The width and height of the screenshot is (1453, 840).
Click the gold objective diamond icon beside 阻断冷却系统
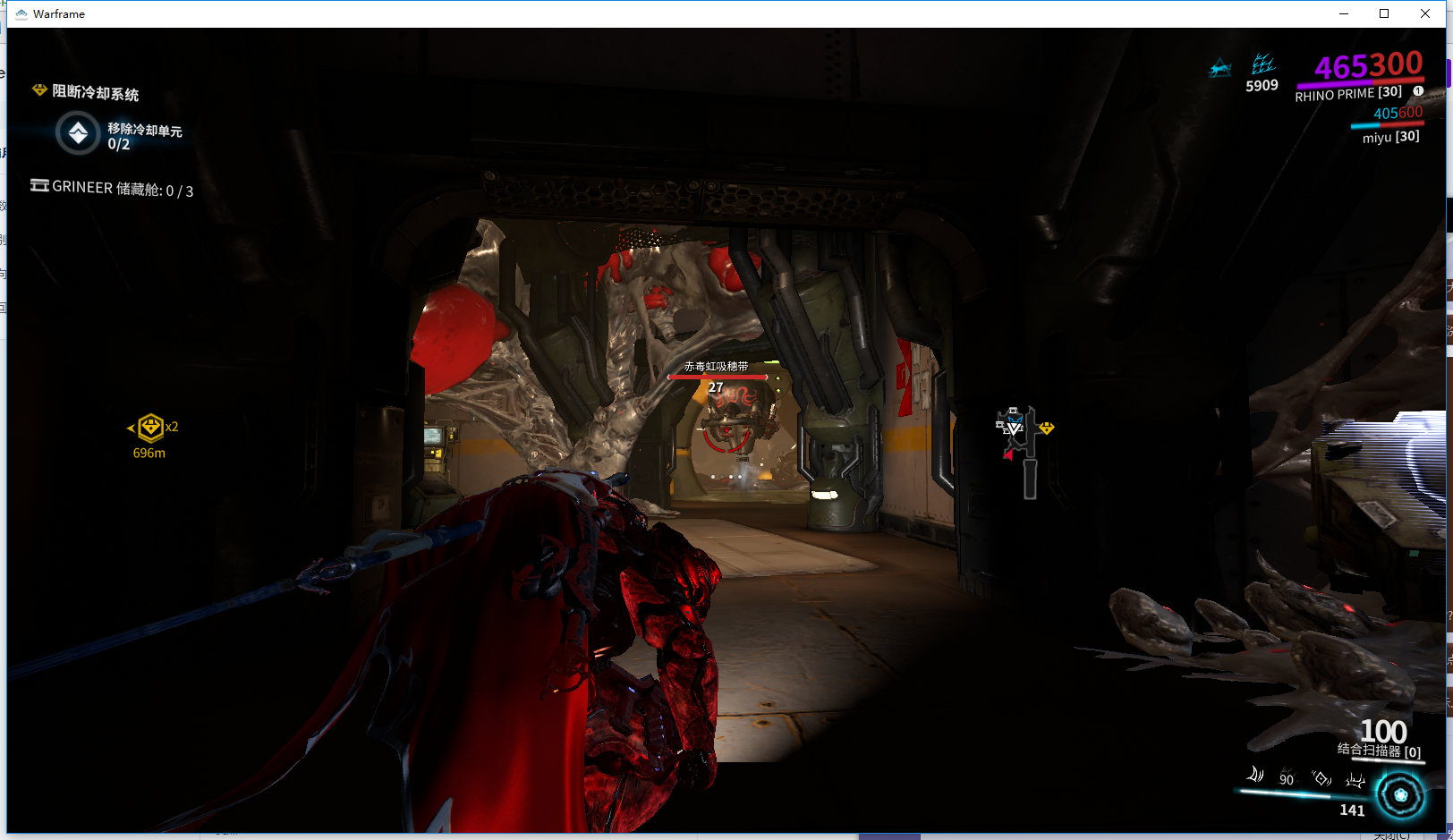[39, 90]
